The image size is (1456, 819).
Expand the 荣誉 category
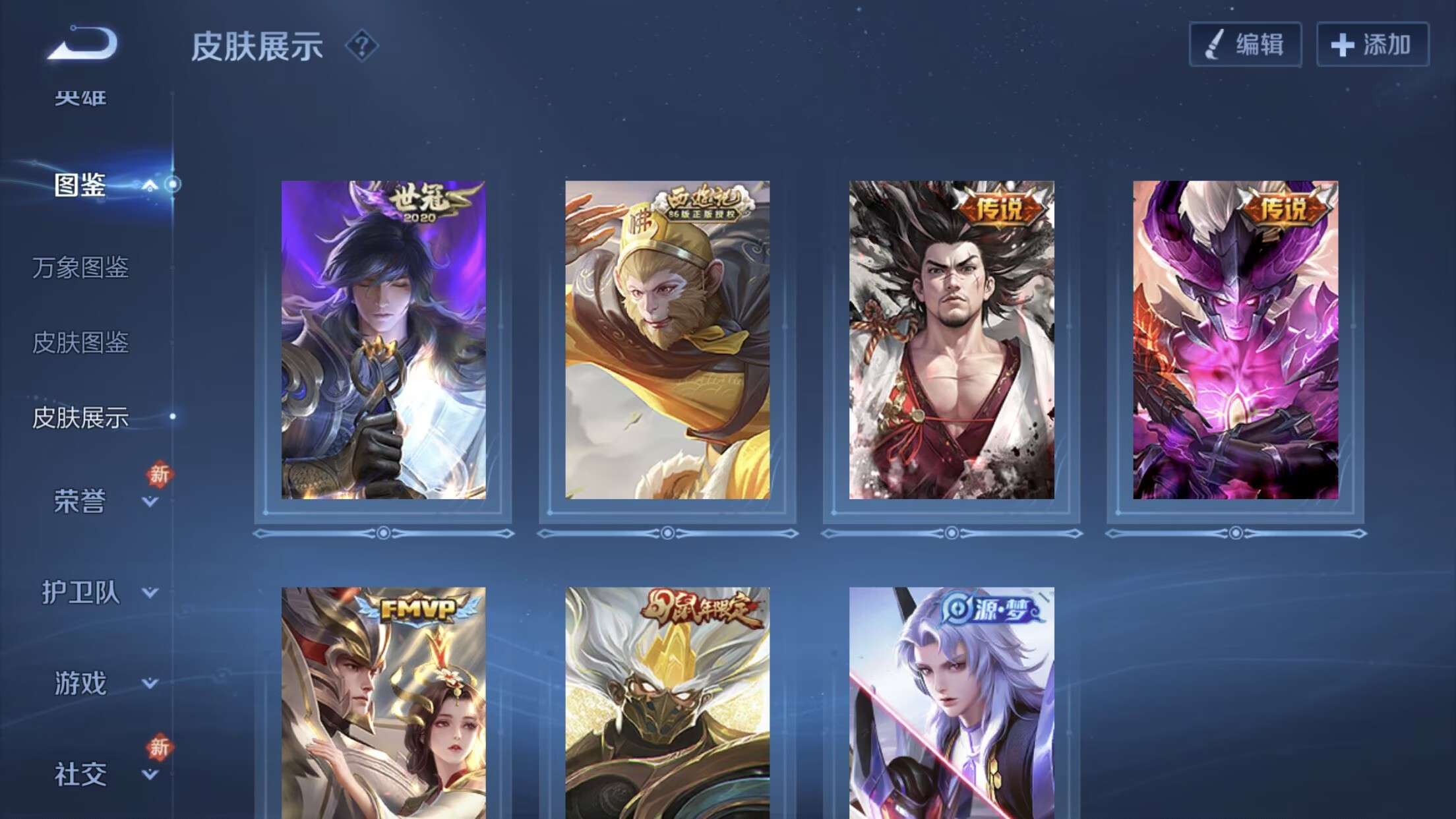[150, 502]
